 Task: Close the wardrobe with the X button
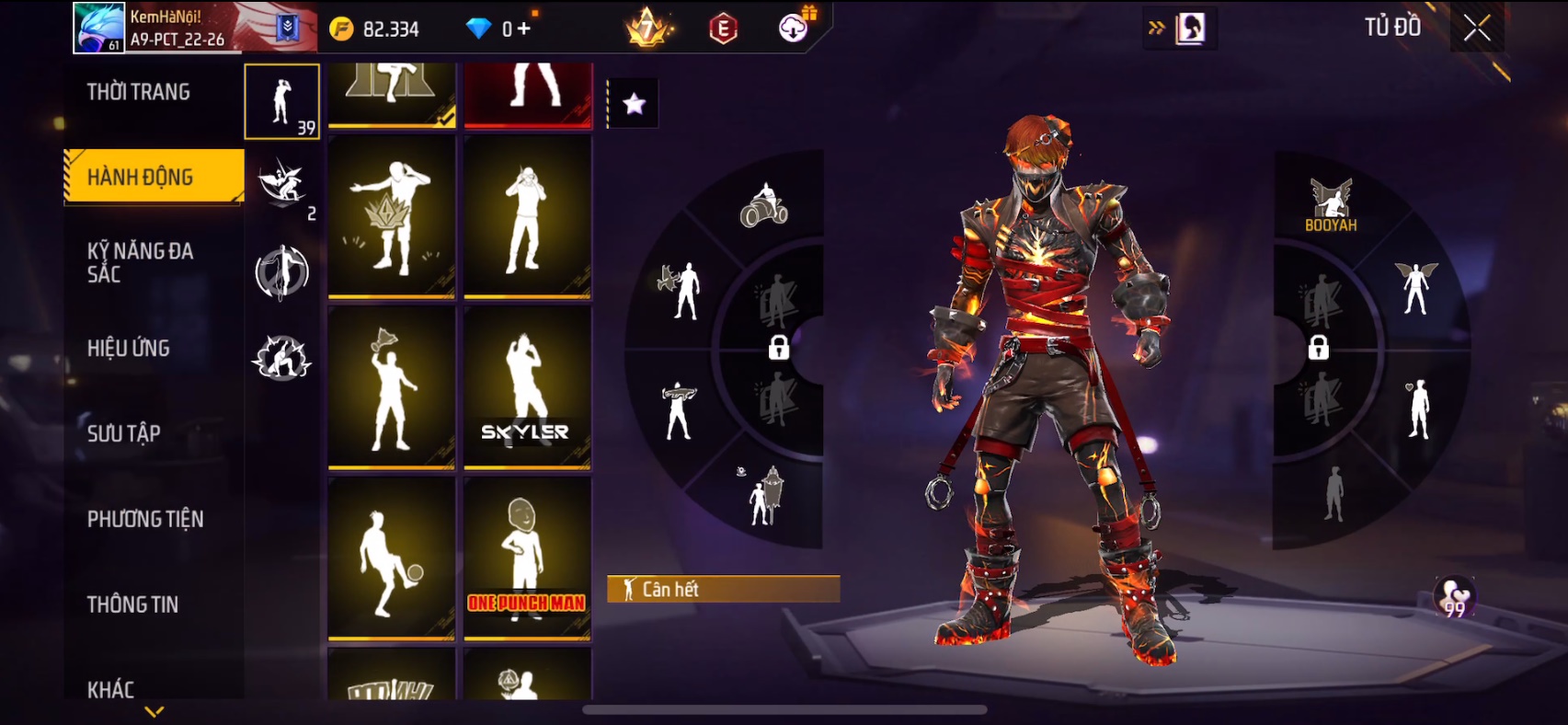point(1477,29)
